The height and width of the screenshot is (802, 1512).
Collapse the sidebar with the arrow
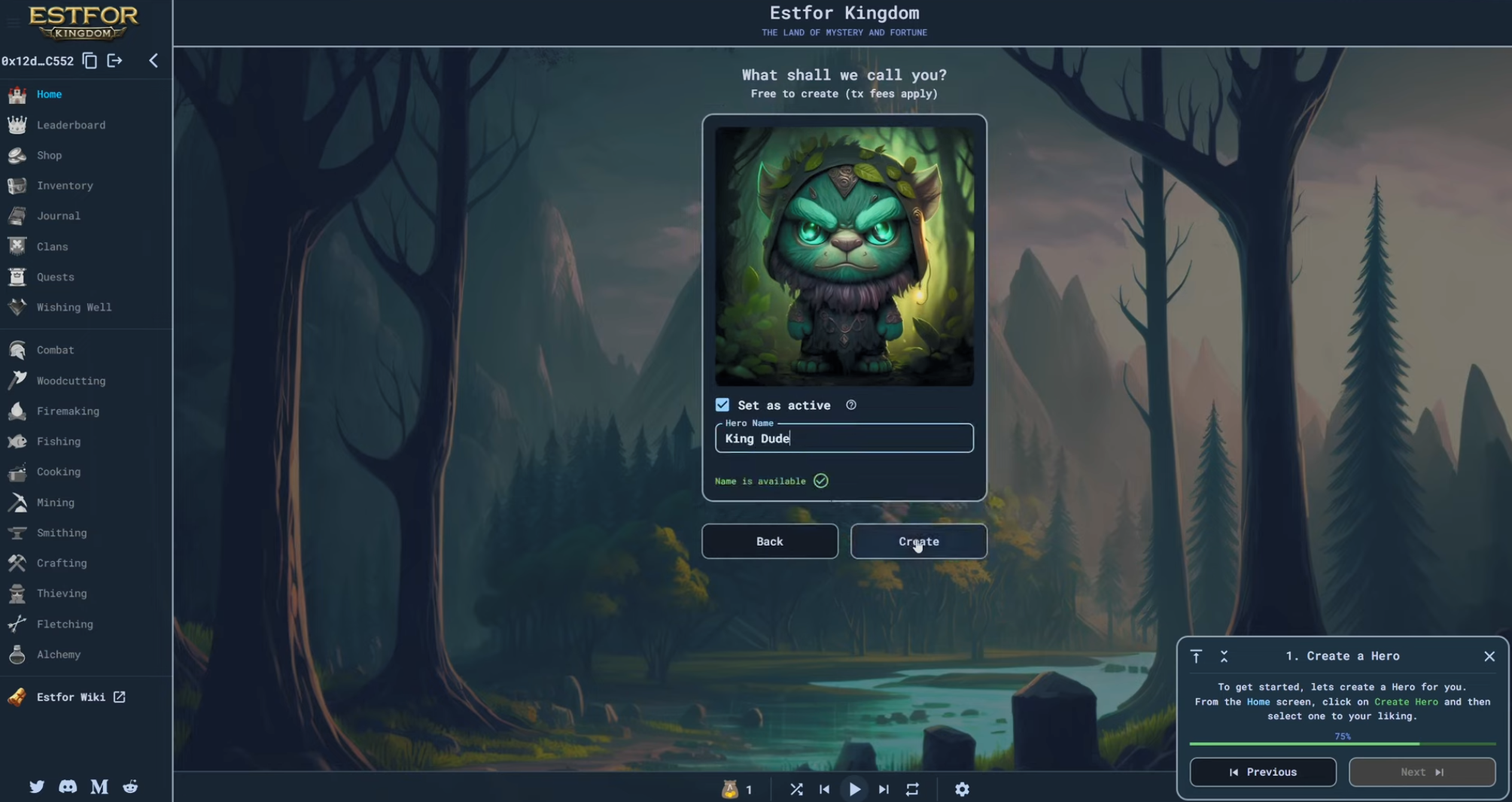[154, 60]
